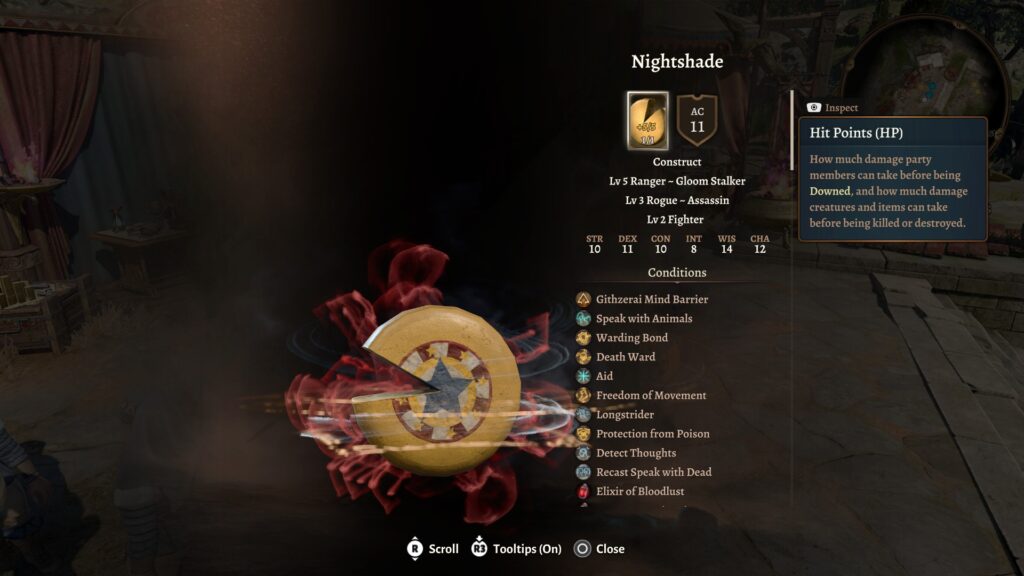1024x576 pixels.
Task: Select the Detect Thoughts condition
Action: coord(636,453)
